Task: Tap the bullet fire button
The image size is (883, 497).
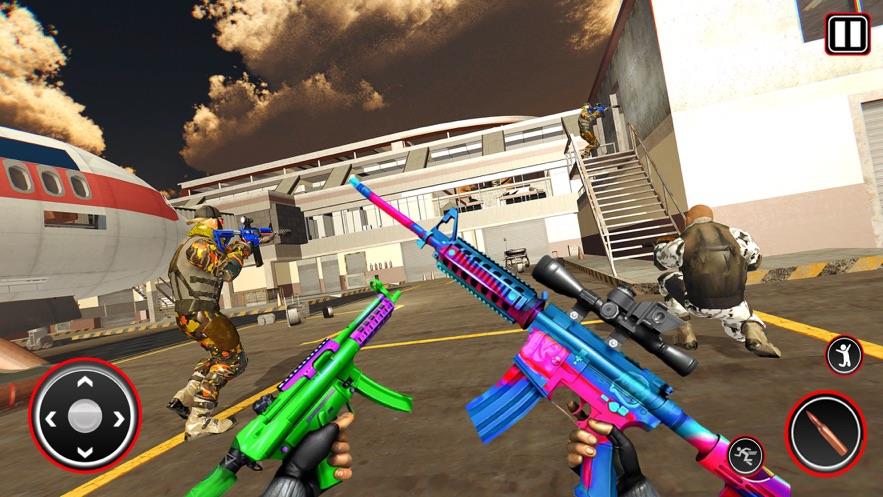Action: (x=825, y=432)
